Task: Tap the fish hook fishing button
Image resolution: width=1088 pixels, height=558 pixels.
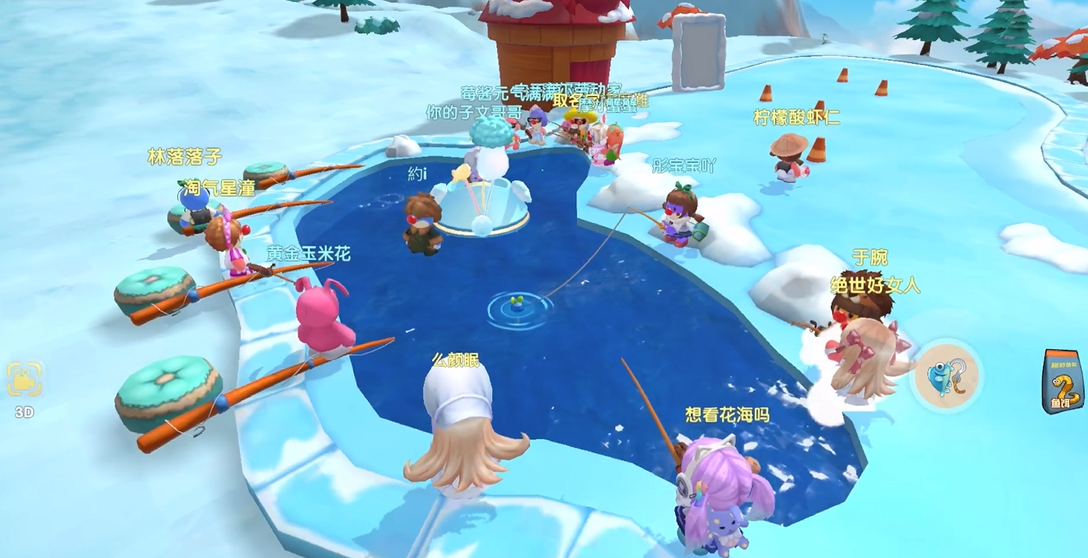Action: [x=945, y=376]
